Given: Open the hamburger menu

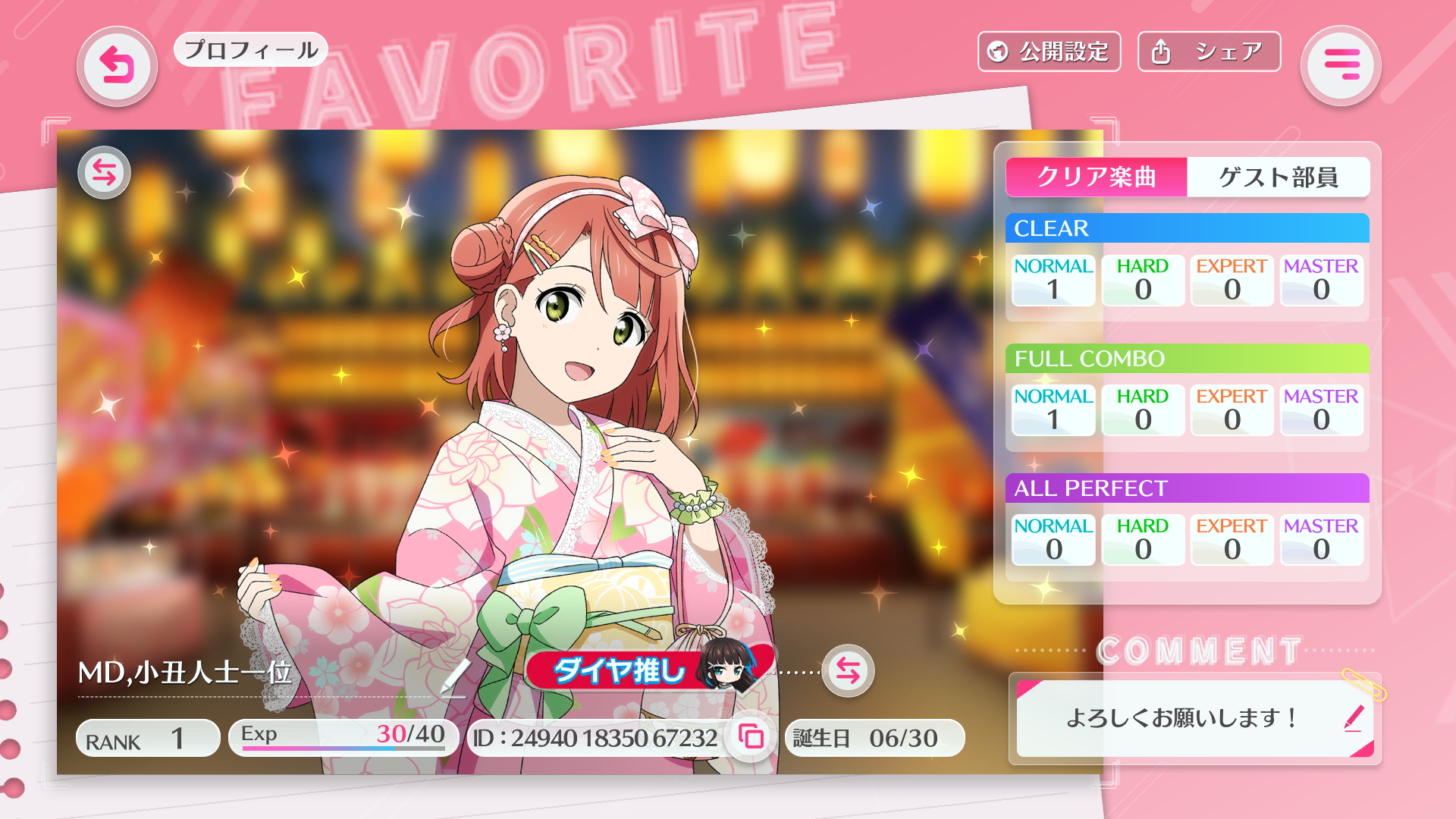Looking at the screenshot, I should (x=1341, y=66).
